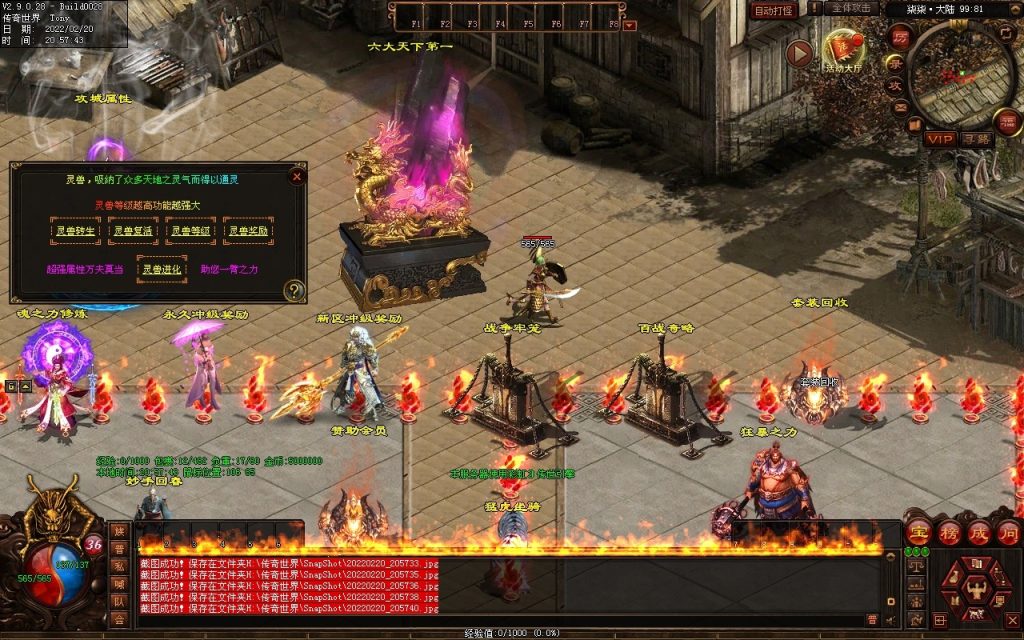Show the 榜 rankings round button
This screenshot has height=640, width=1024.
coord(949,532)
